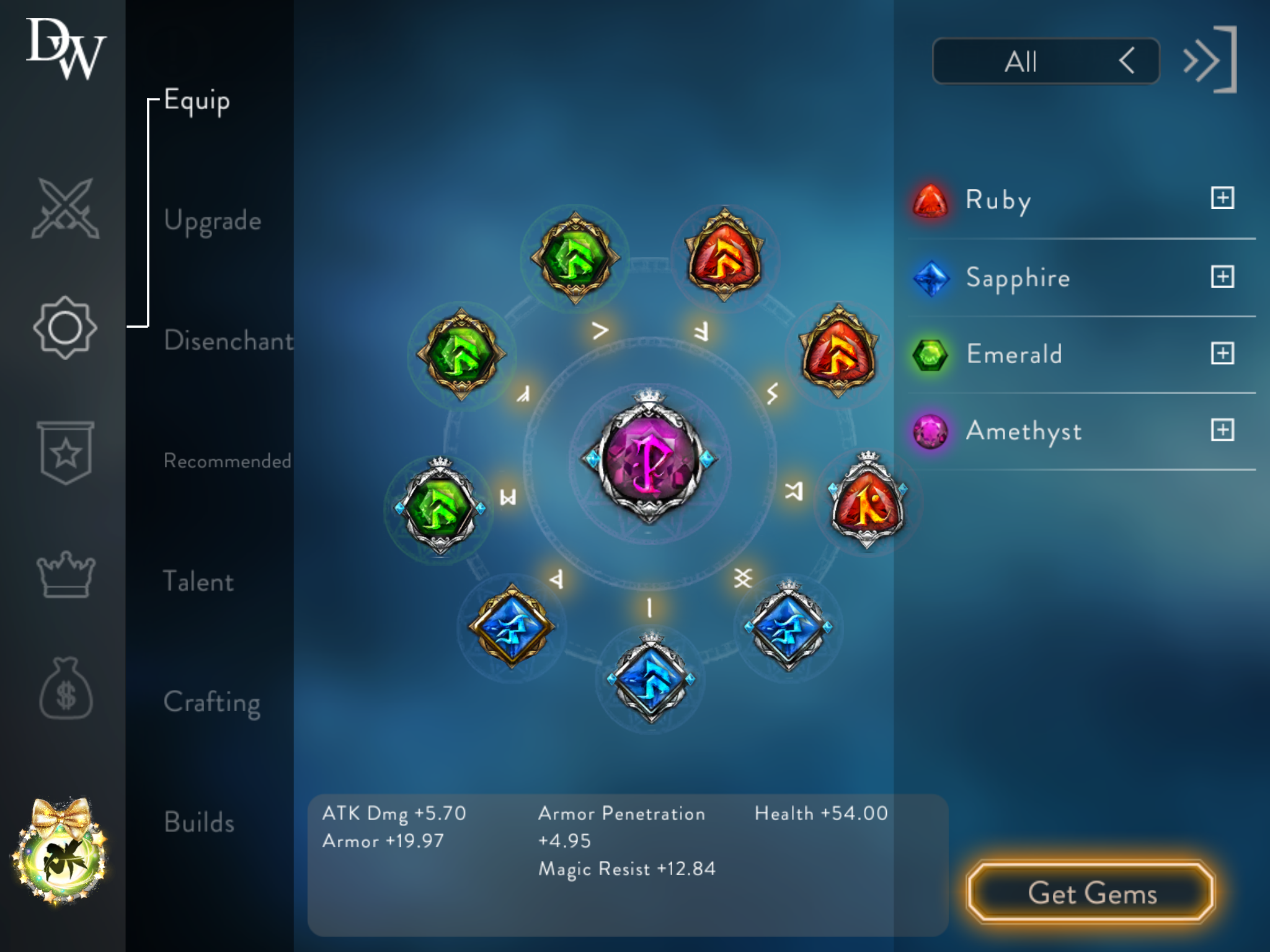Select the central purple amethyst gem slot

coord(649,459)
